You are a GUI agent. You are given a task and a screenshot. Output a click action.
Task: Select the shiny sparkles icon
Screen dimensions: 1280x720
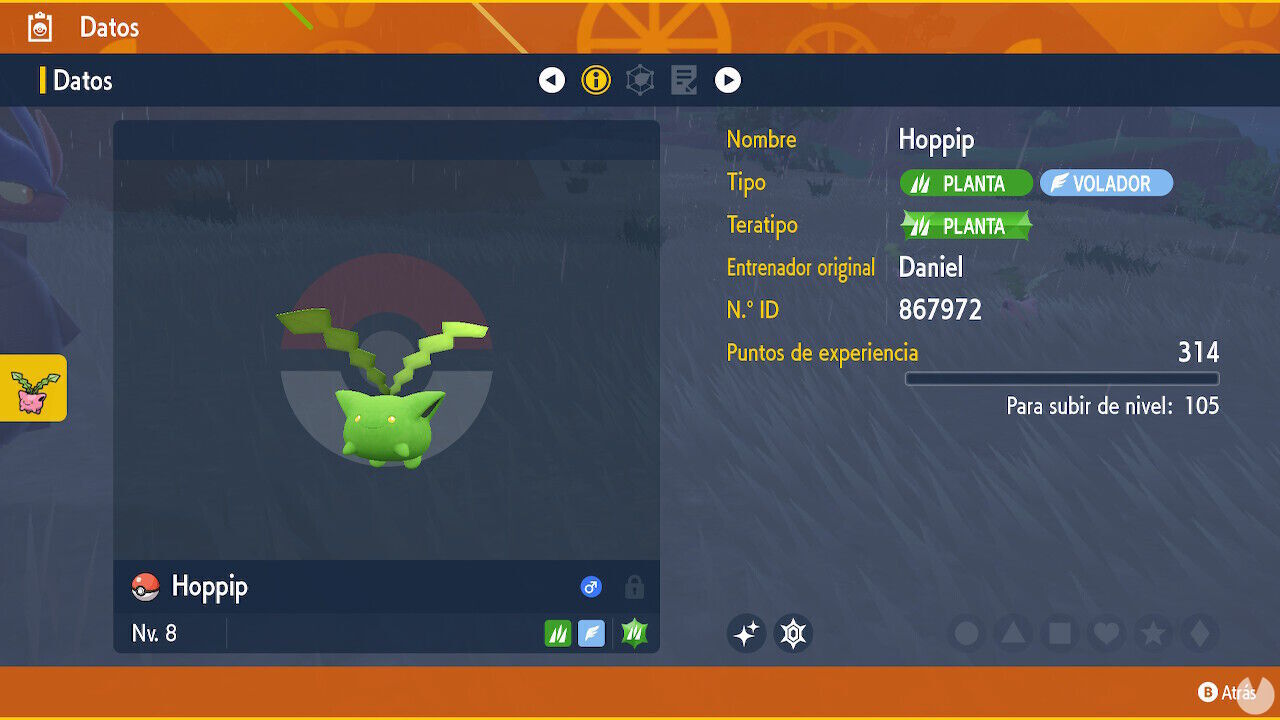pos(746,633)
